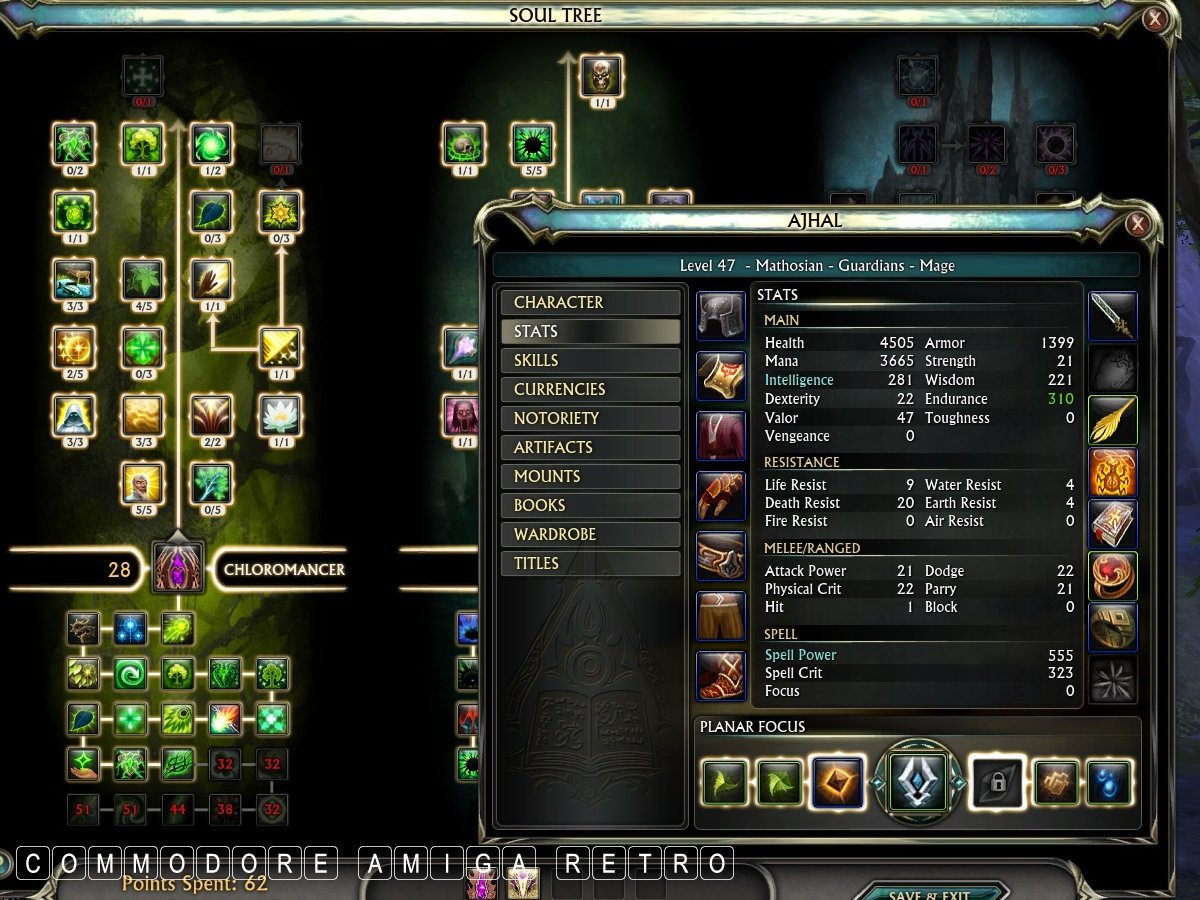
Task: Select the Wardrobe tab
Action: [x=590, y=534]
